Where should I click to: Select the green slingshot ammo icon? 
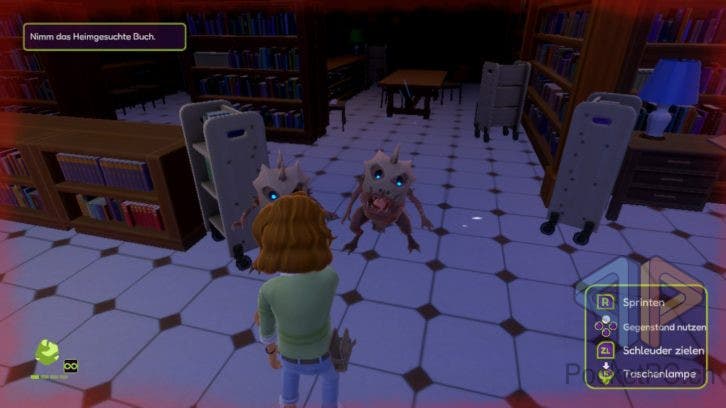[x=47, y=353]
